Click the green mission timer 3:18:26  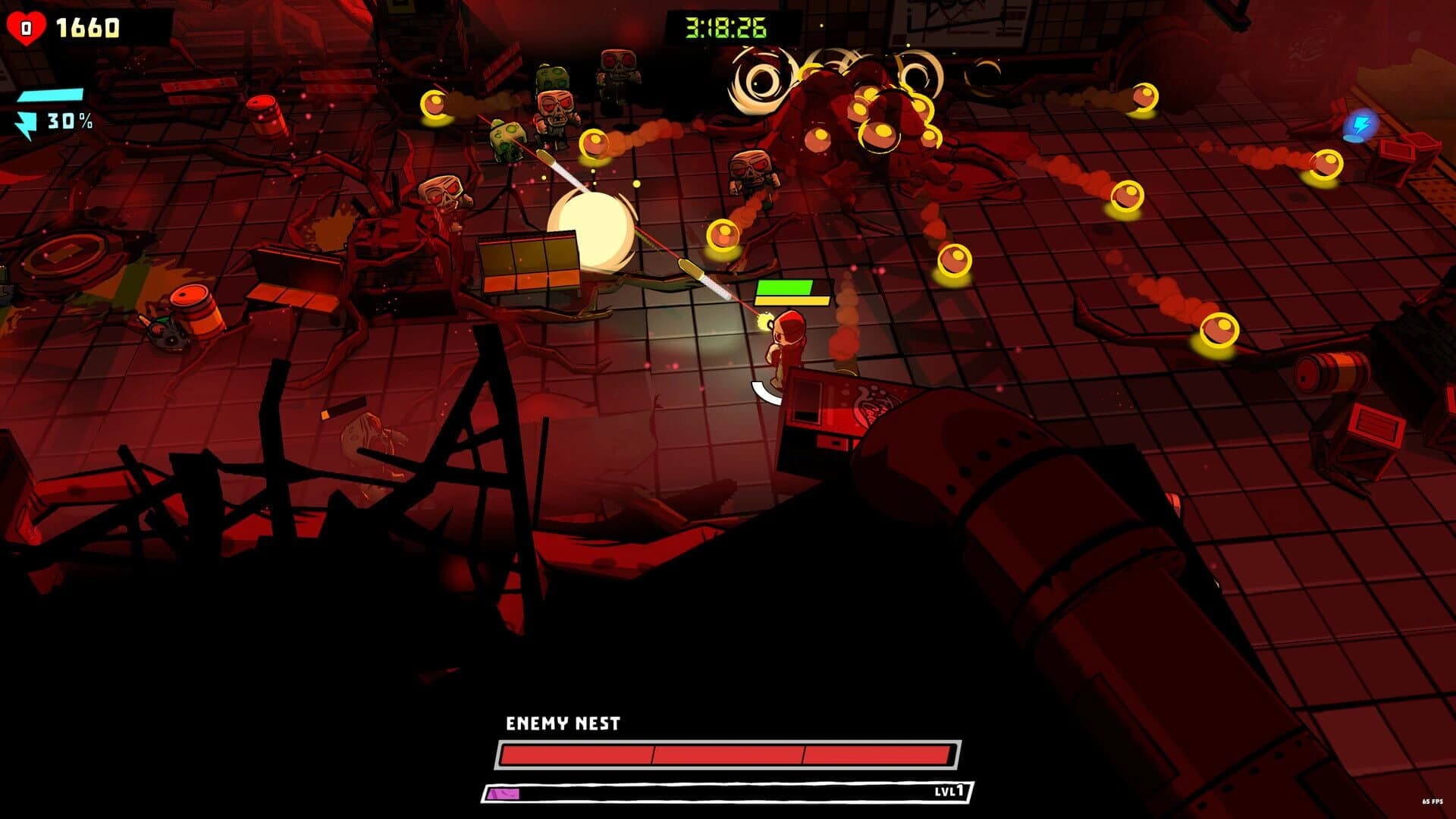[724, 25]
